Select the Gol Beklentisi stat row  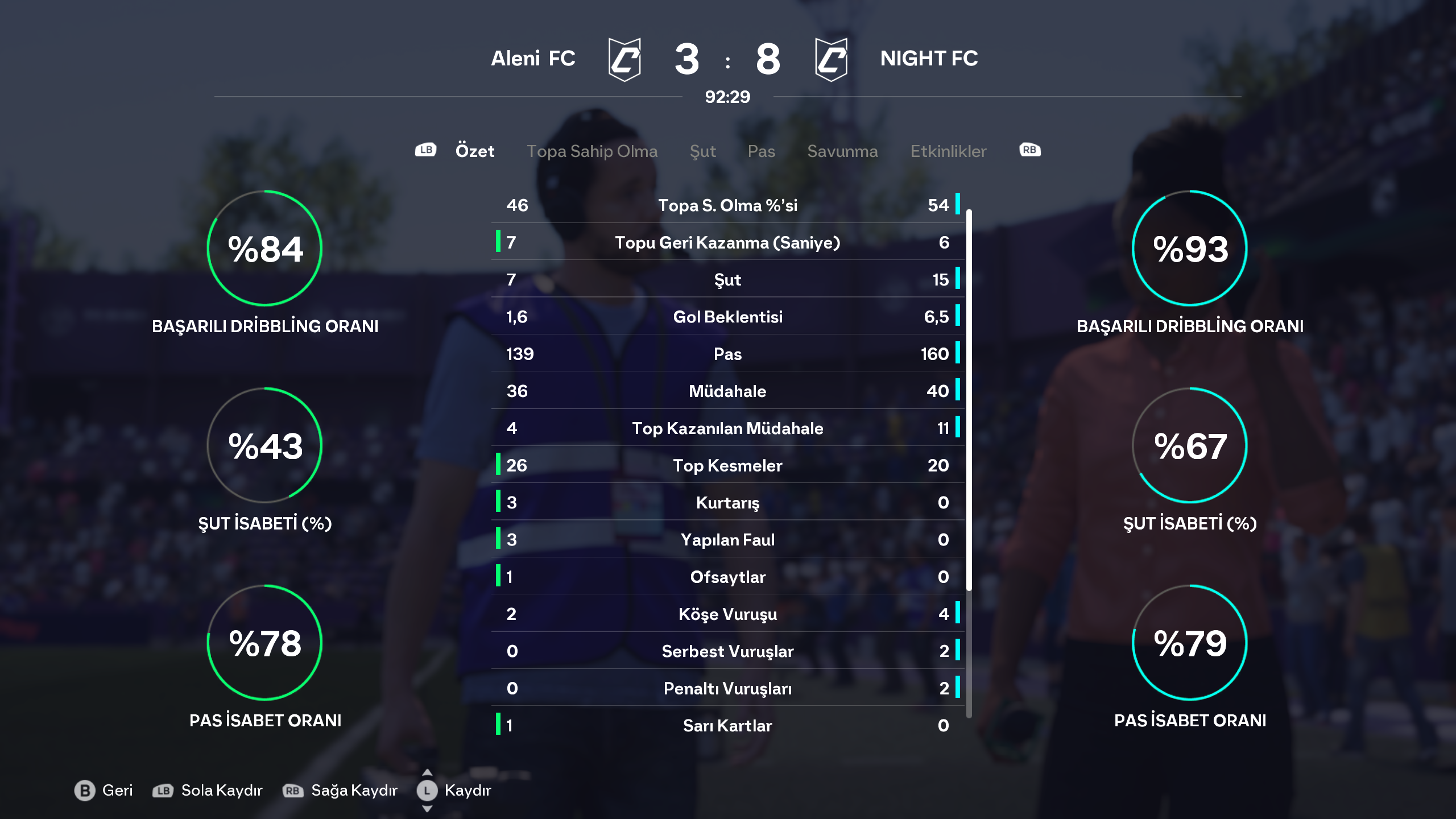pyautogui.click(x=727, y=317)
